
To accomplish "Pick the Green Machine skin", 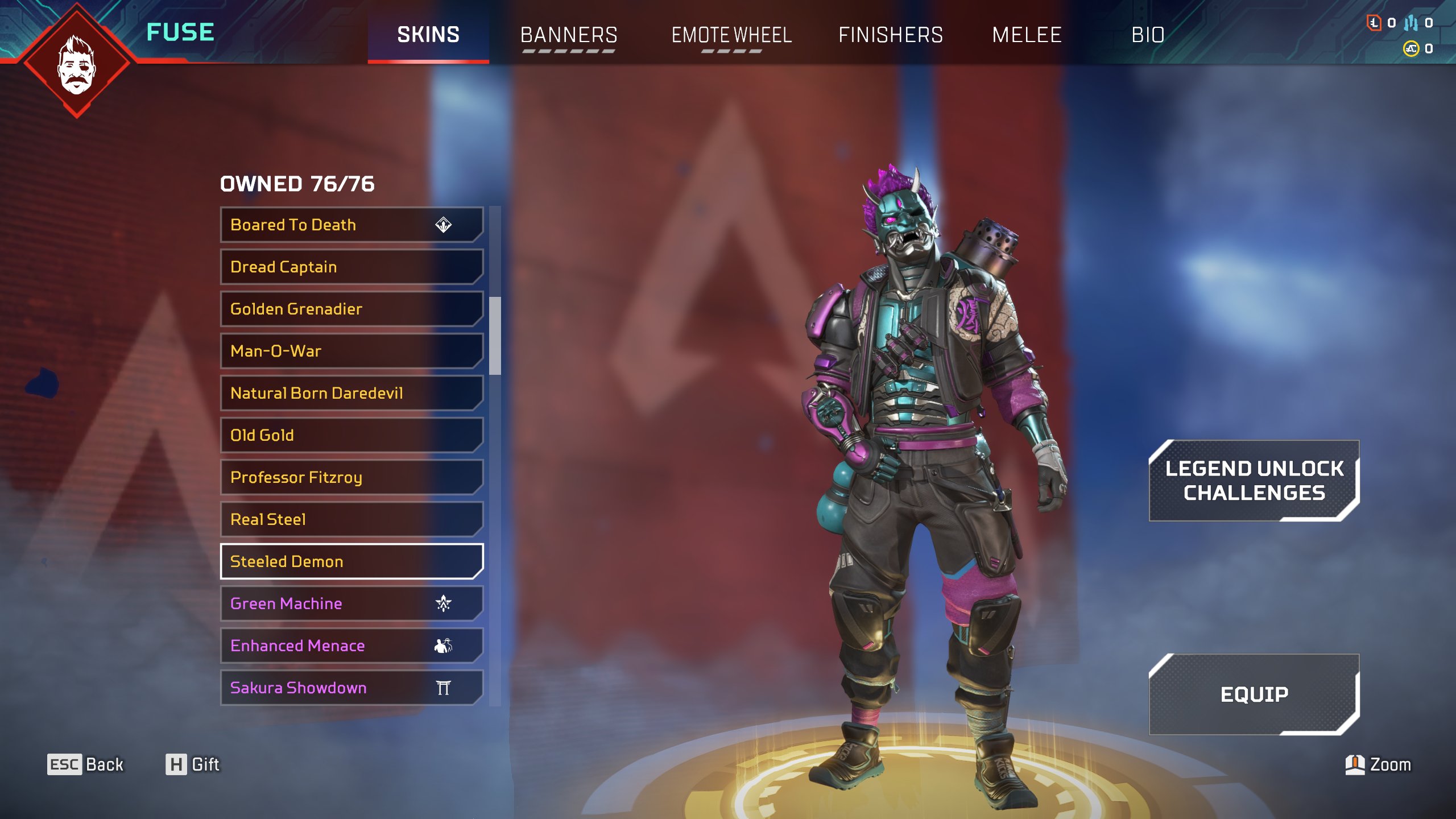I will [351, 603].
